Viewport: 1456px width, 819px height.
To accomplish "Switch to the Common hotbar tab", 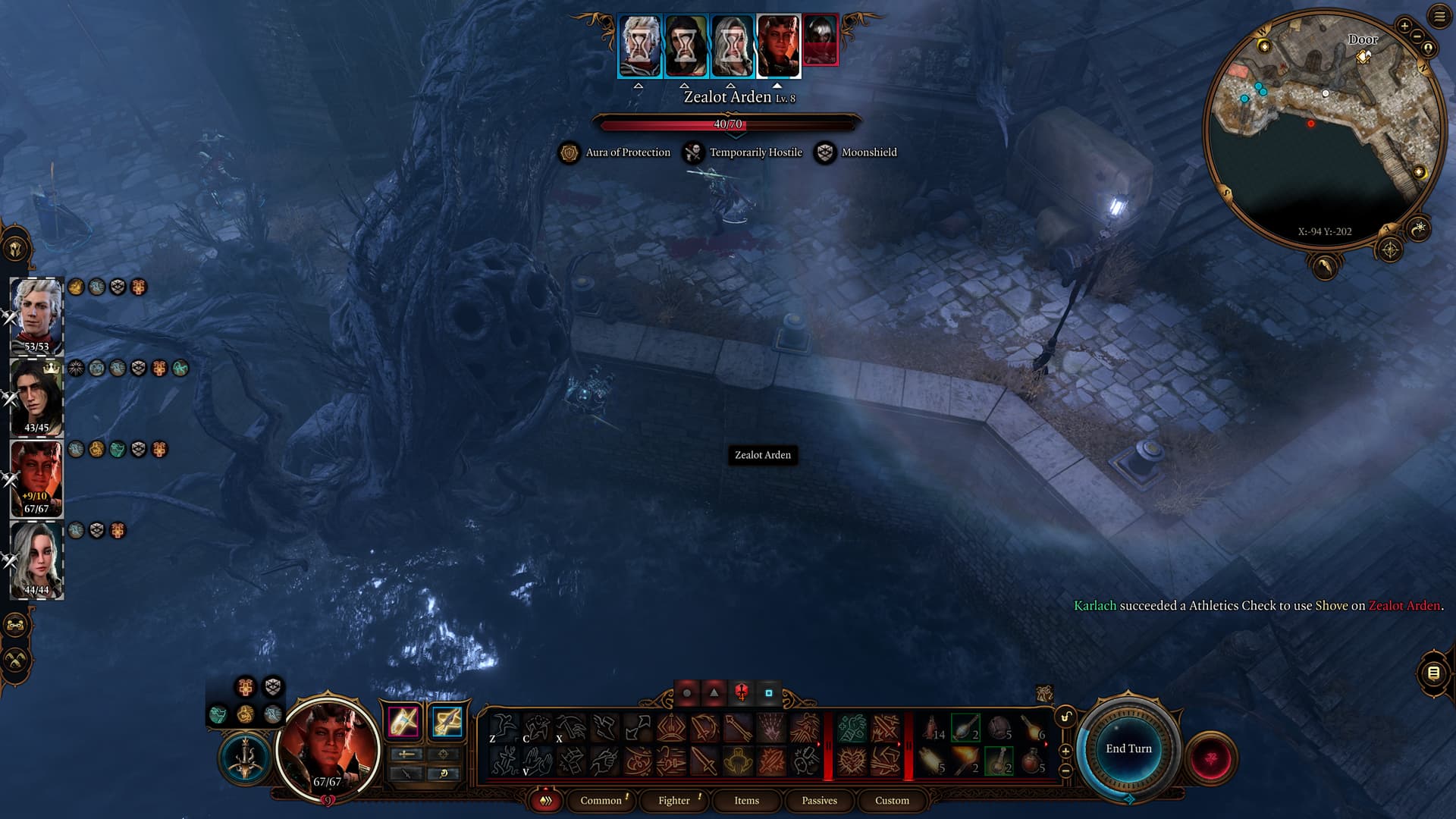I will [601, 800].
